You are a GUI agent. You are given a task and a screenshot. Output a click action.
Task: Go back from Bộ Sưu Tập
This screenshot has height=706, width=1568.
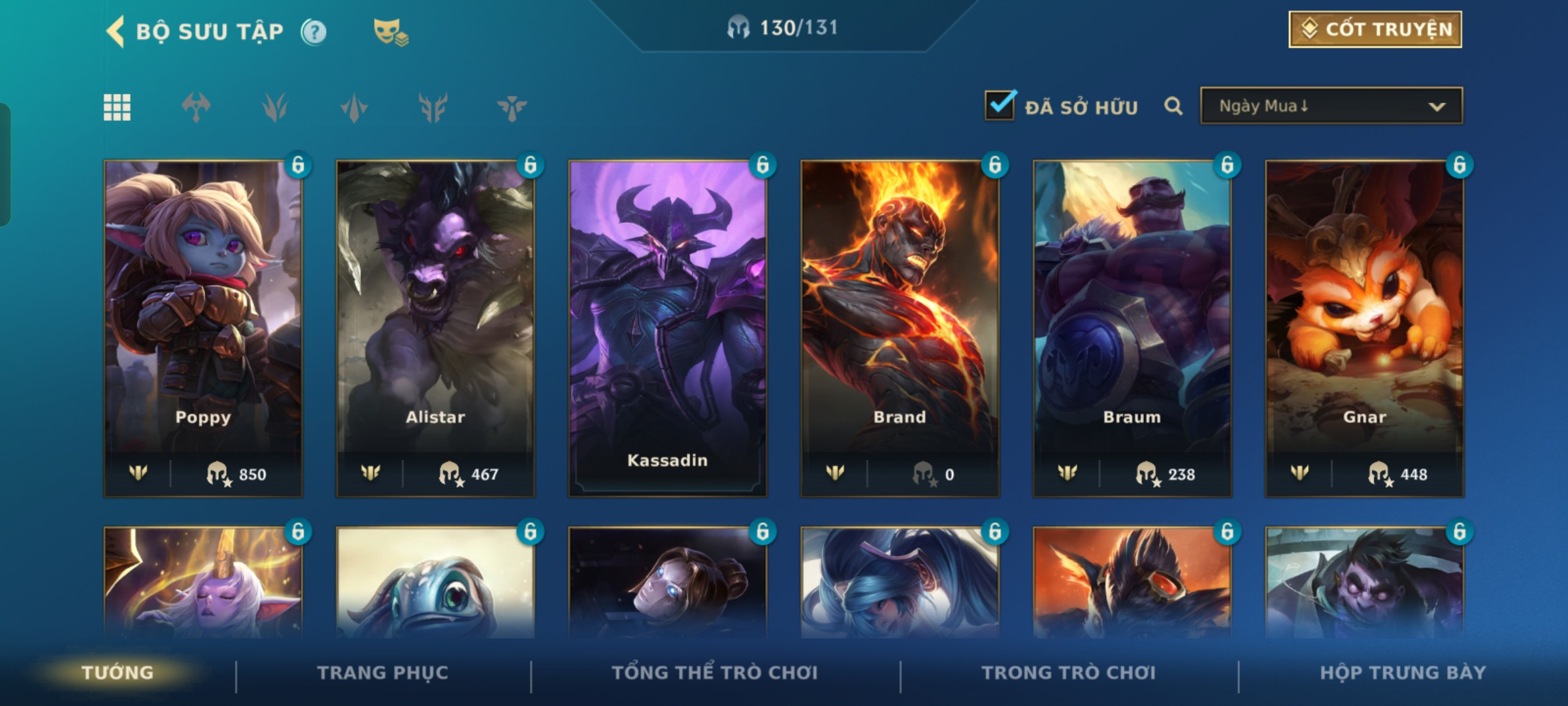116,31
